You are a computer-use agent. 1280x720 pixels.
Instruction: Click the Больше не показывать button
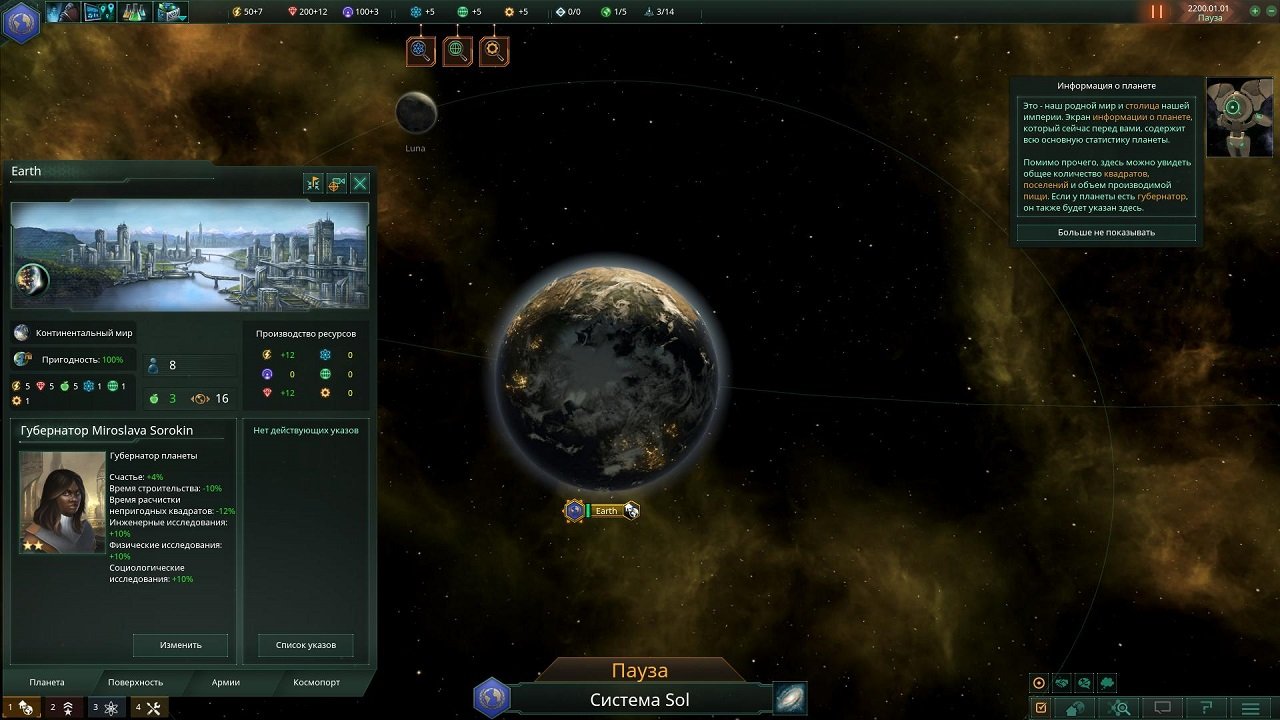click(x=1106, y=232)
